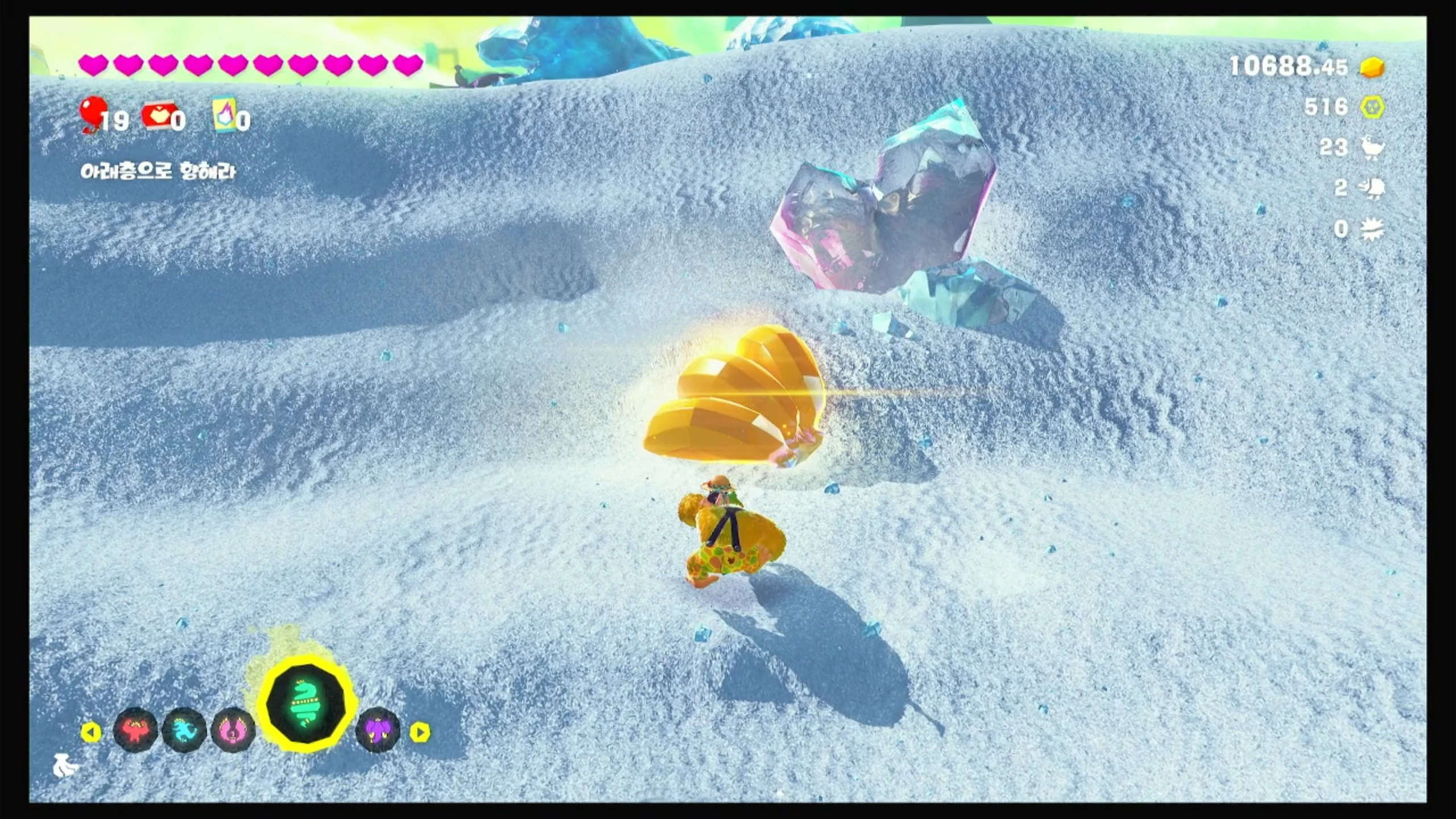
Task: Activate the purple Elephant Bananza icon
Action: tap(378, 731)
